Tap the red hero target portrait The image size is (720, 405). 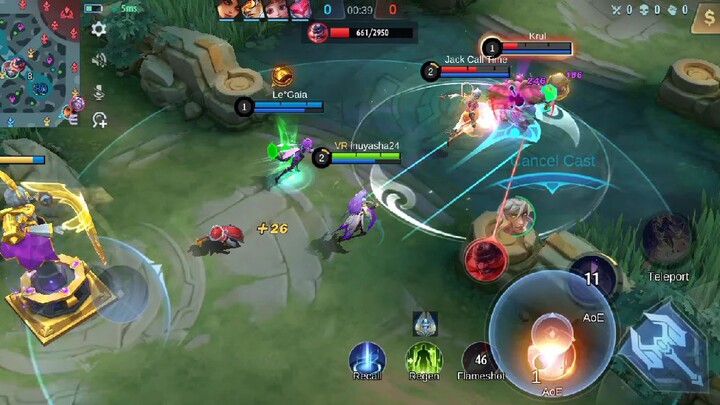point(485,260)
